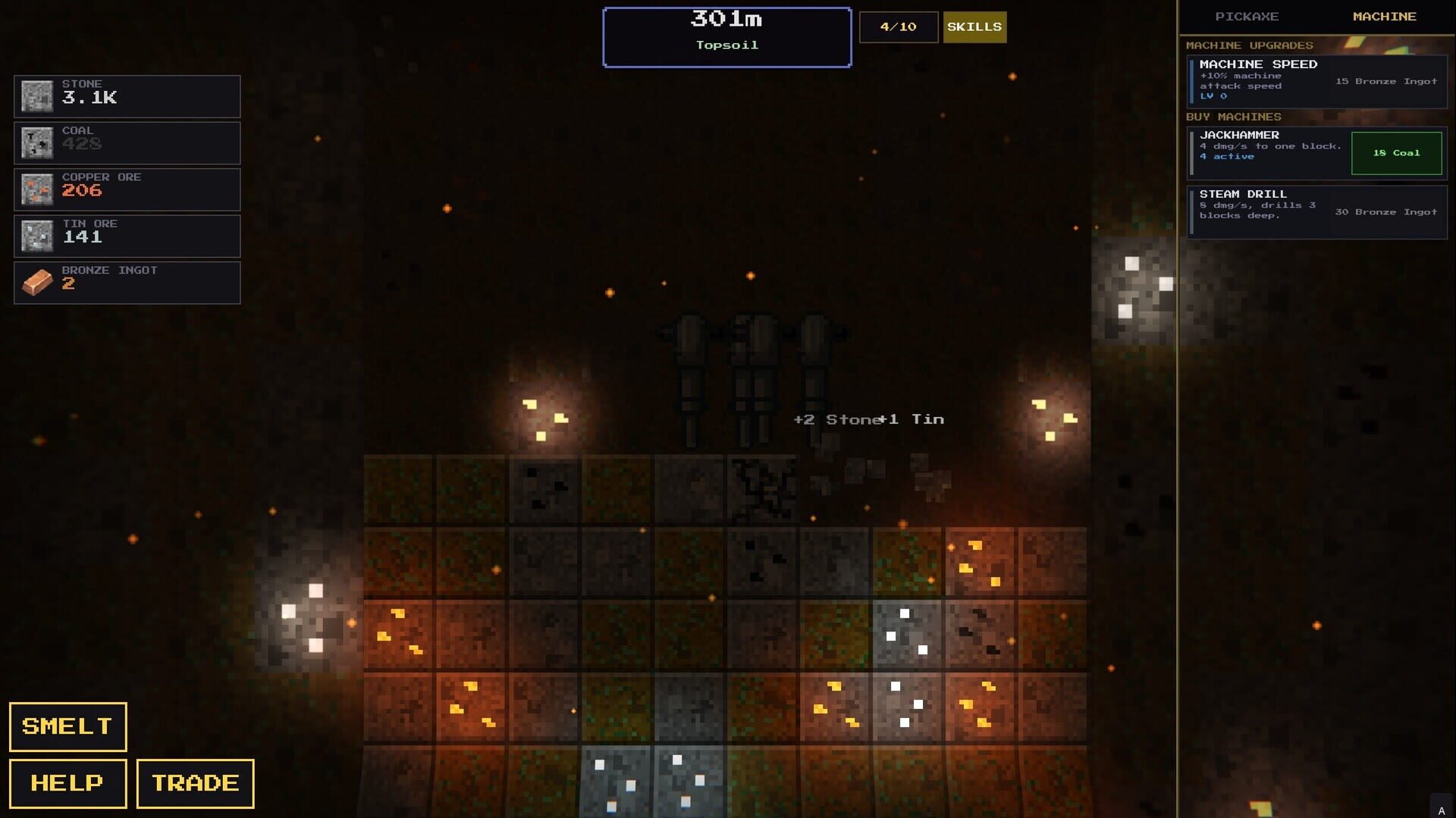The image size is (1456, 818).
Task: Open the SKILLS menu
Action: pyautogui.click(x=974, y=27)
